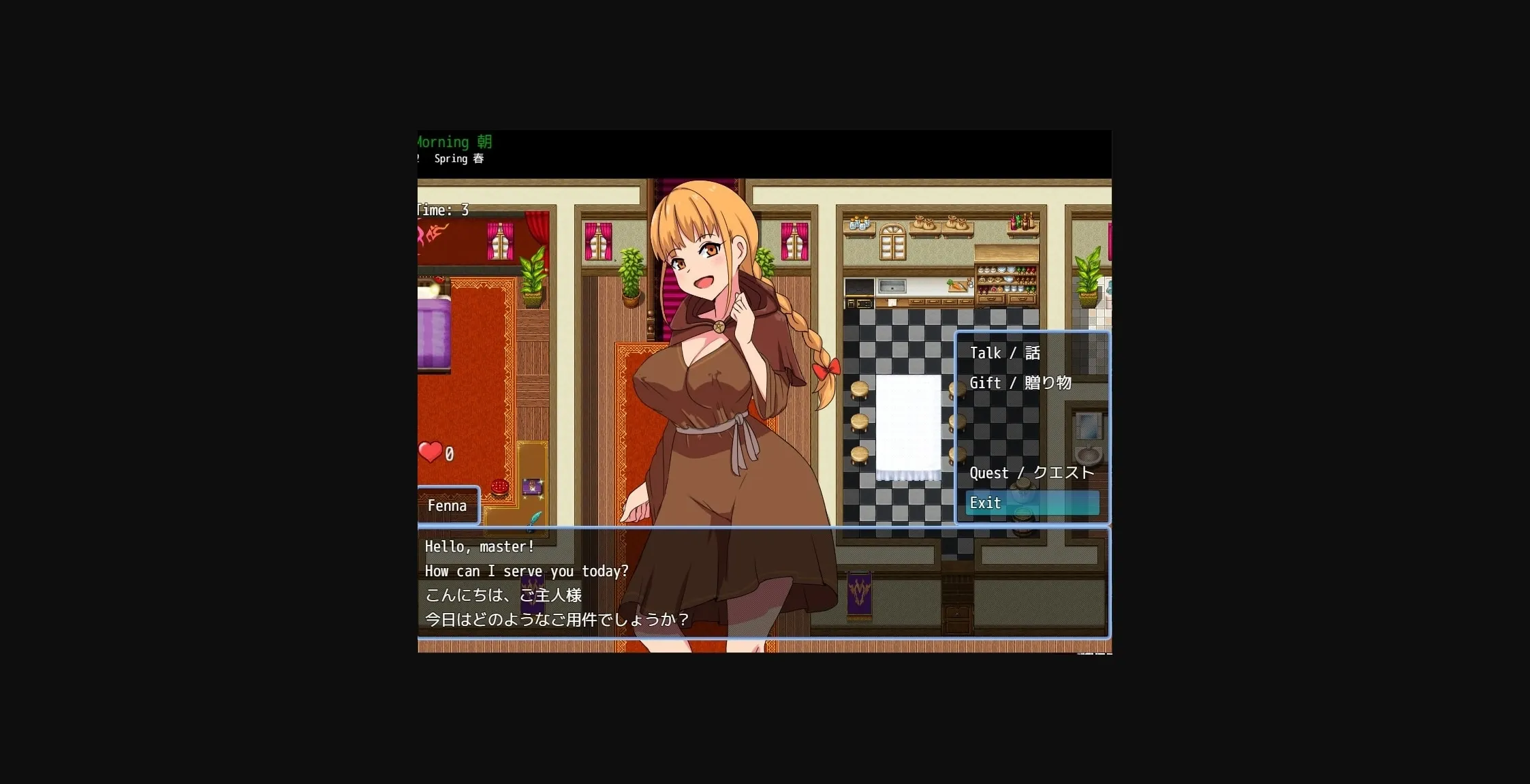The width and height of the screenshot is (1530, 784).
Task: Click Fenna's name plate
Action: click(x=447, y=505)
